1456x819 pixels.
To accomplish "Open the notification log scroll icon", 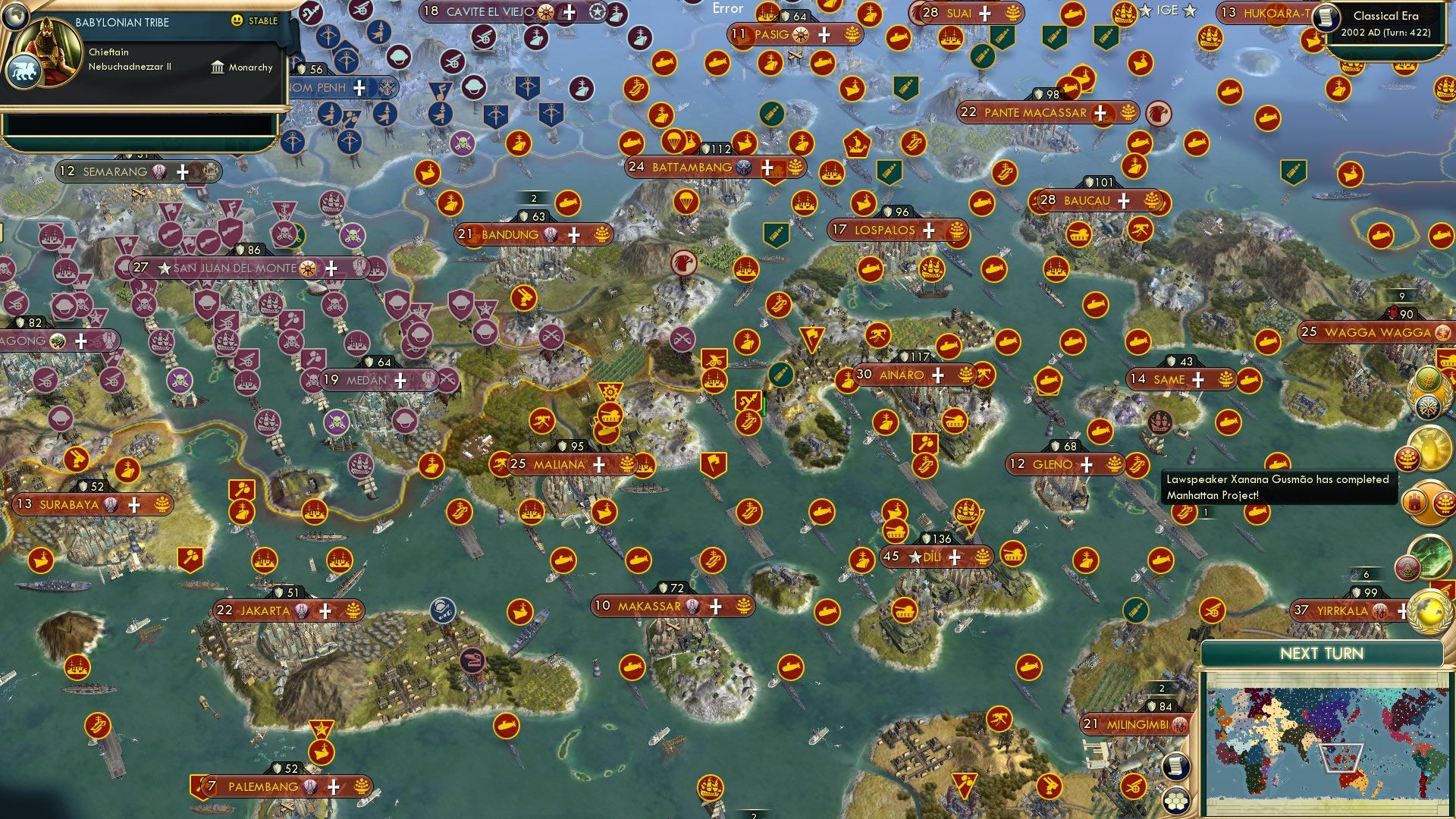I will click(1176, 767).
